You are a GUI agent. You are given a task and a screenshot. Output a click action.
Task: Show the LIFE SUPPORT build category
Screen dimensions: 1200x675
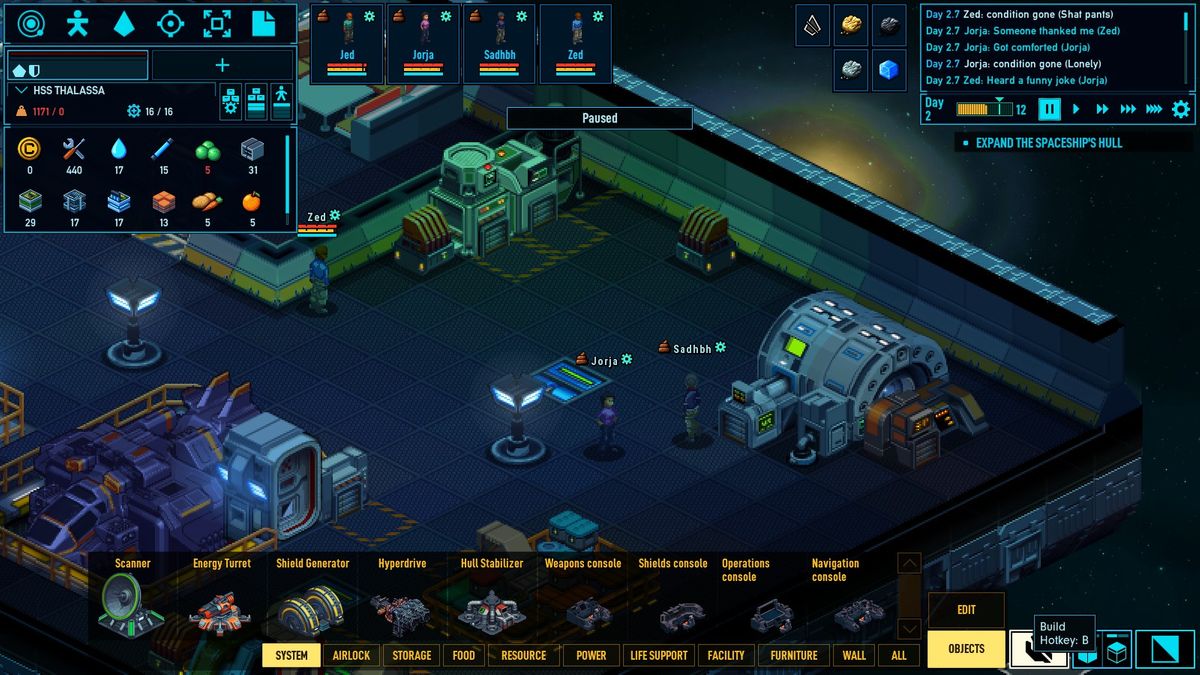[x=658, y=655]
